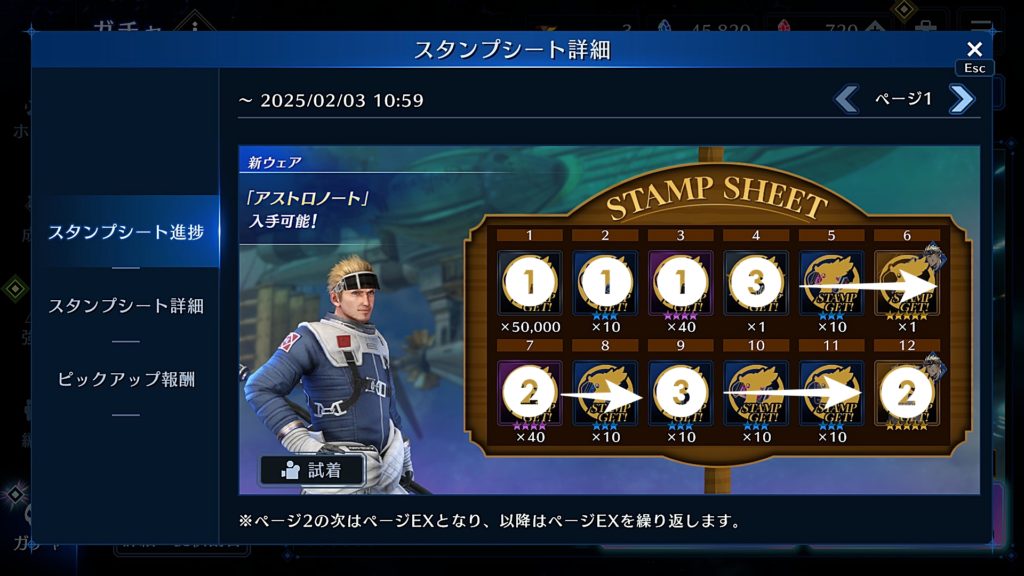
Task: Choose stamp slot 3 with ×40 reward
Action: (x=680, y=284)
